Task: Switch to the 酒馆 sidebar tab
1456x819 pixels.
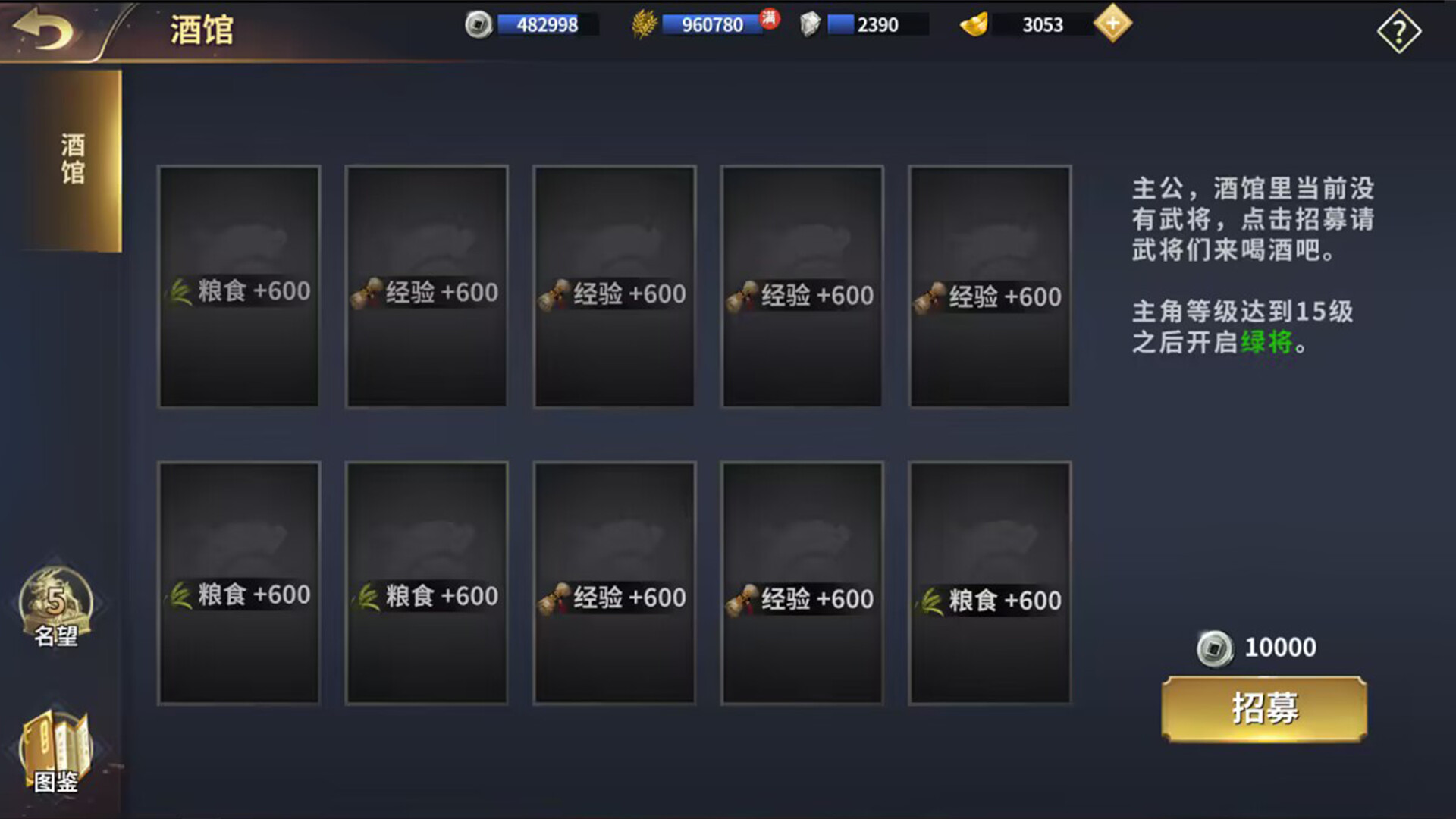Action: tap(72, 158)
